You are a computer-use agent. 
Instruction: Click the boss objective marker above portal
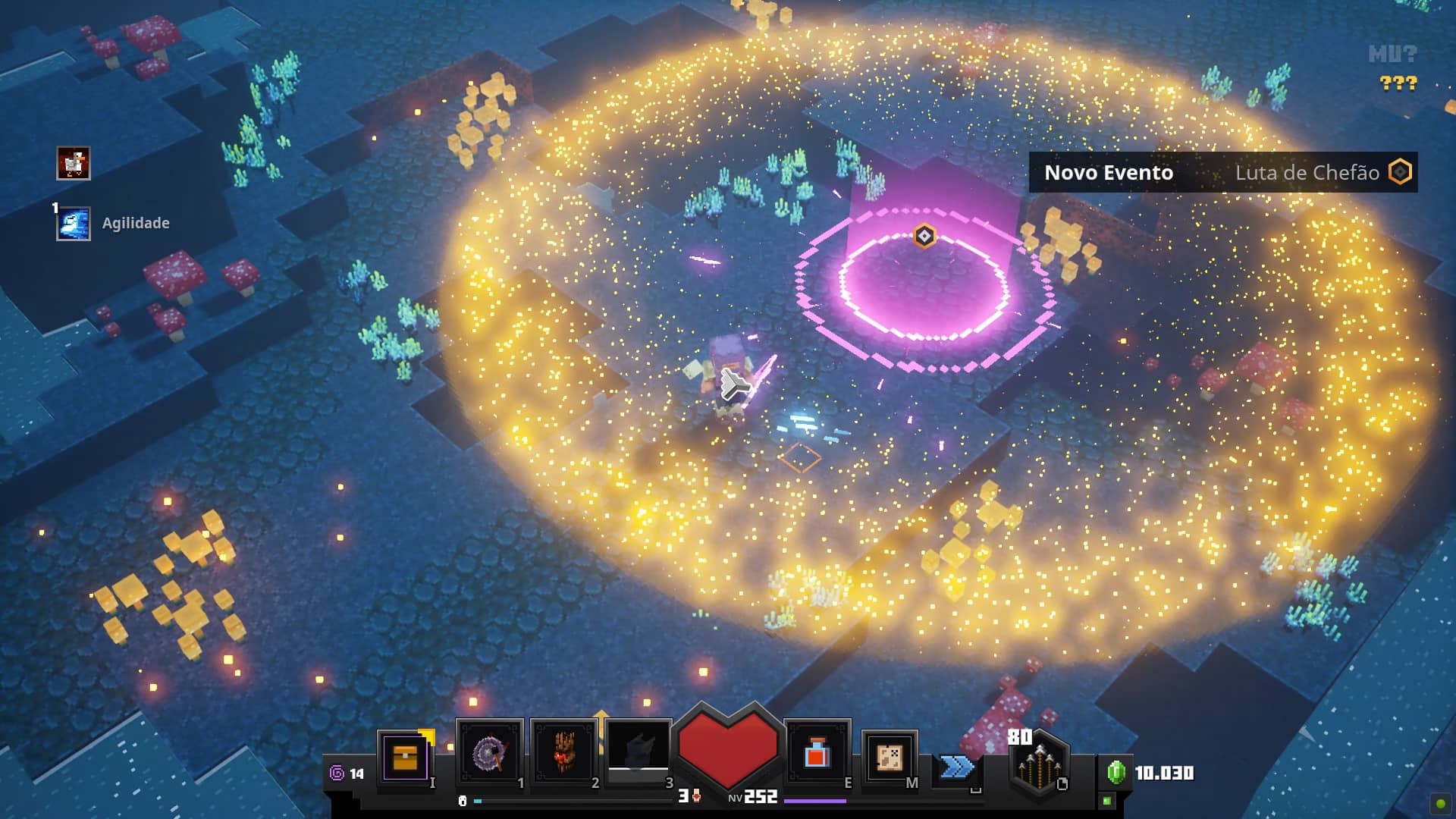tap(924, 237)
